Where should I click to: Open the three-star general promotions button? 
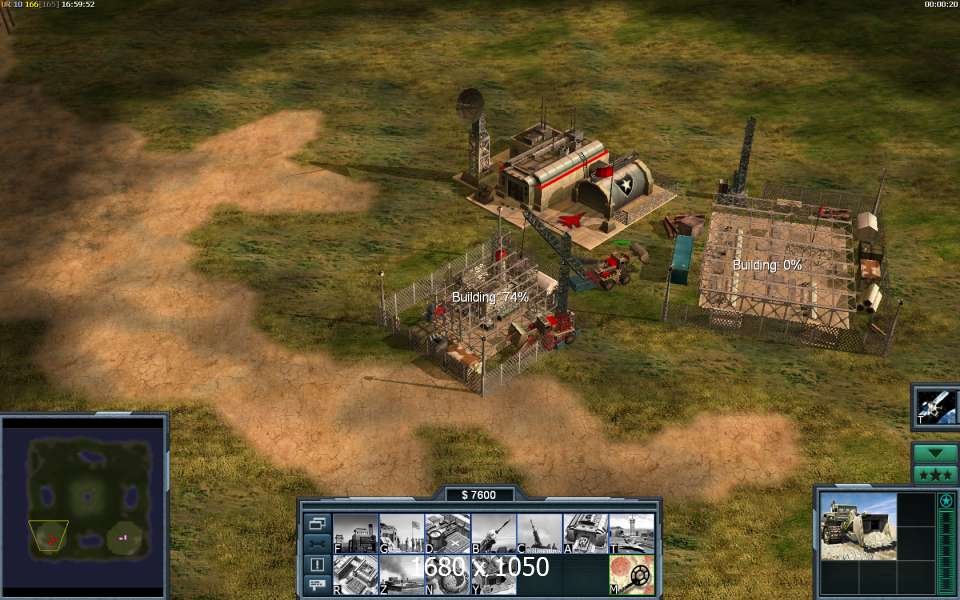[935, 474]
